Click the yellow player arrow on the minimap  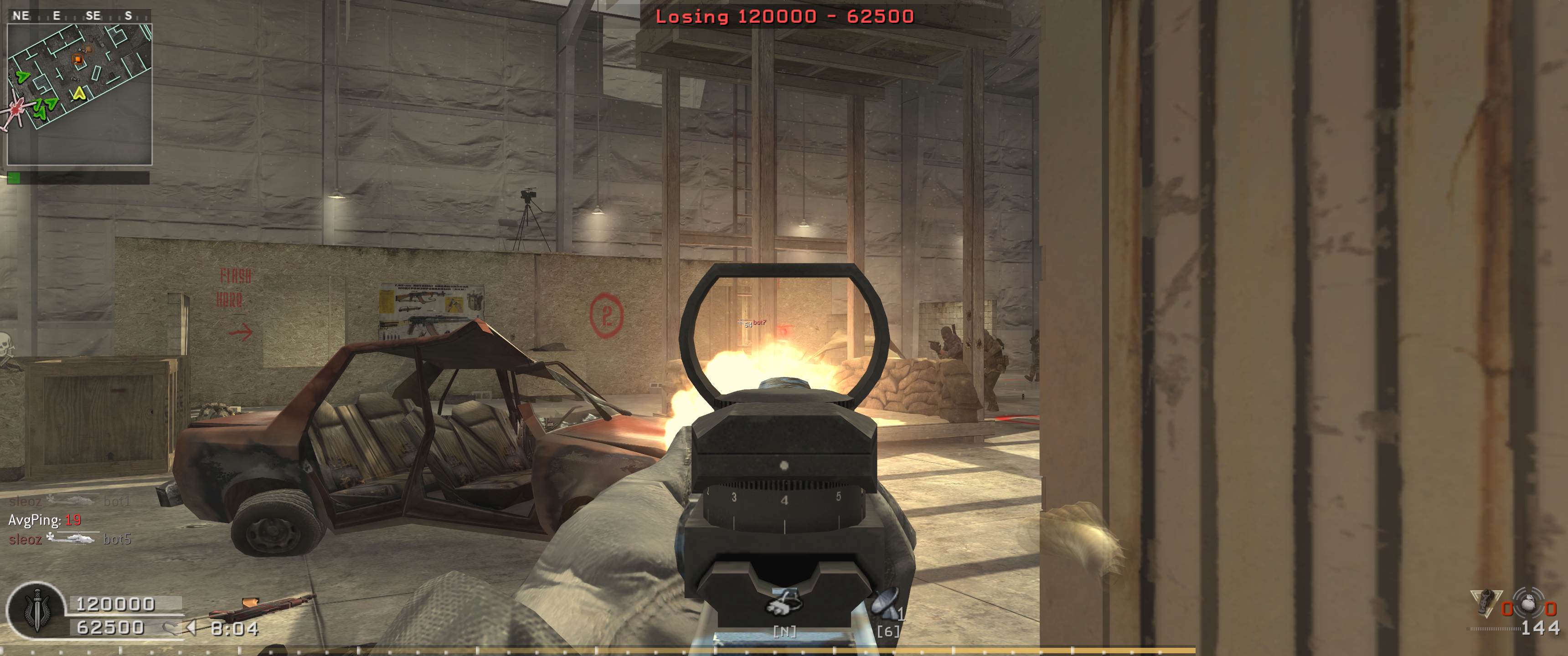[78, 93]
